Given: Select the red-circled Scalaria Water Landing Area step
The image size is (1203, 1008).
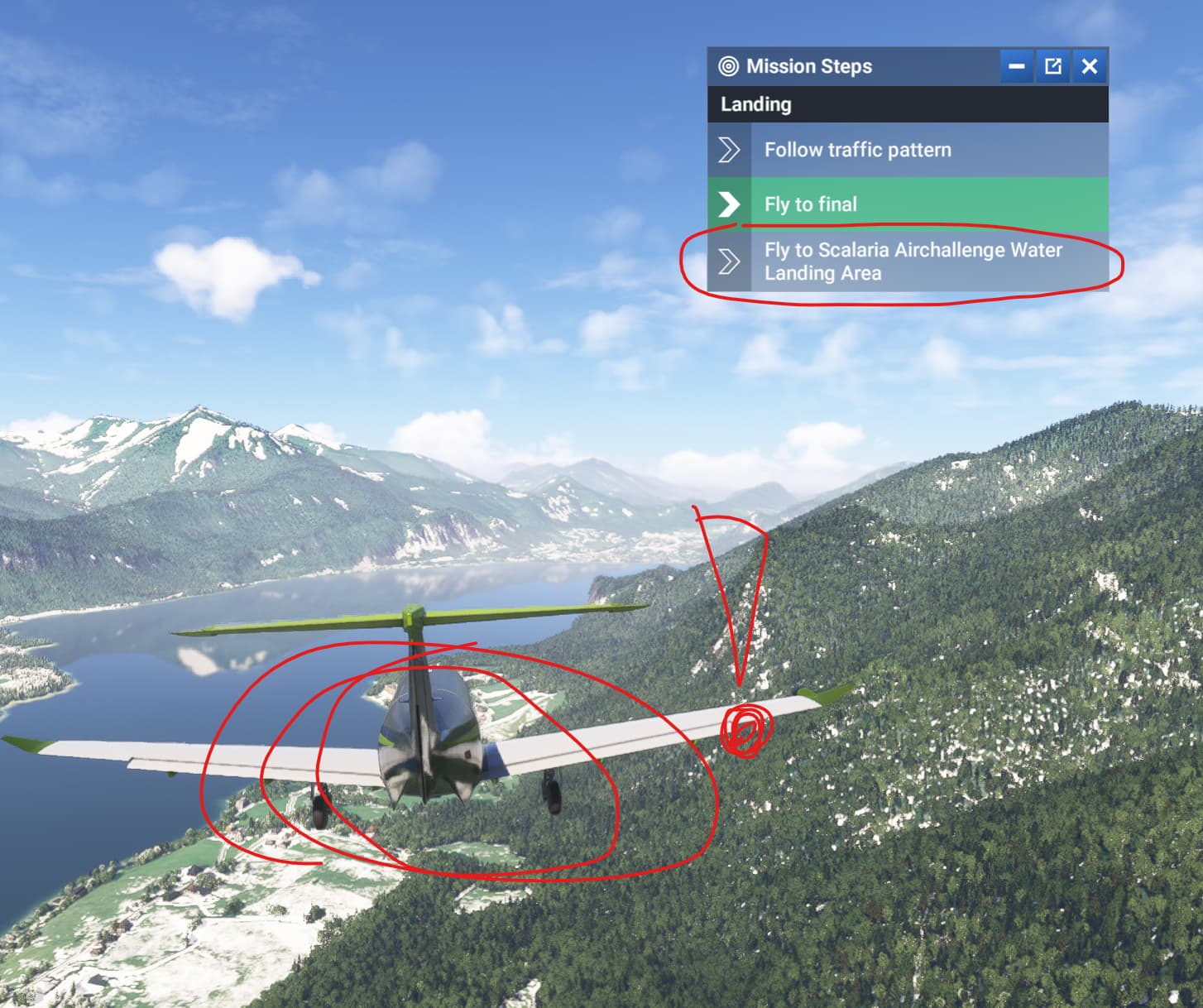Looking at the screenshot, I should (x=910, y=262).
